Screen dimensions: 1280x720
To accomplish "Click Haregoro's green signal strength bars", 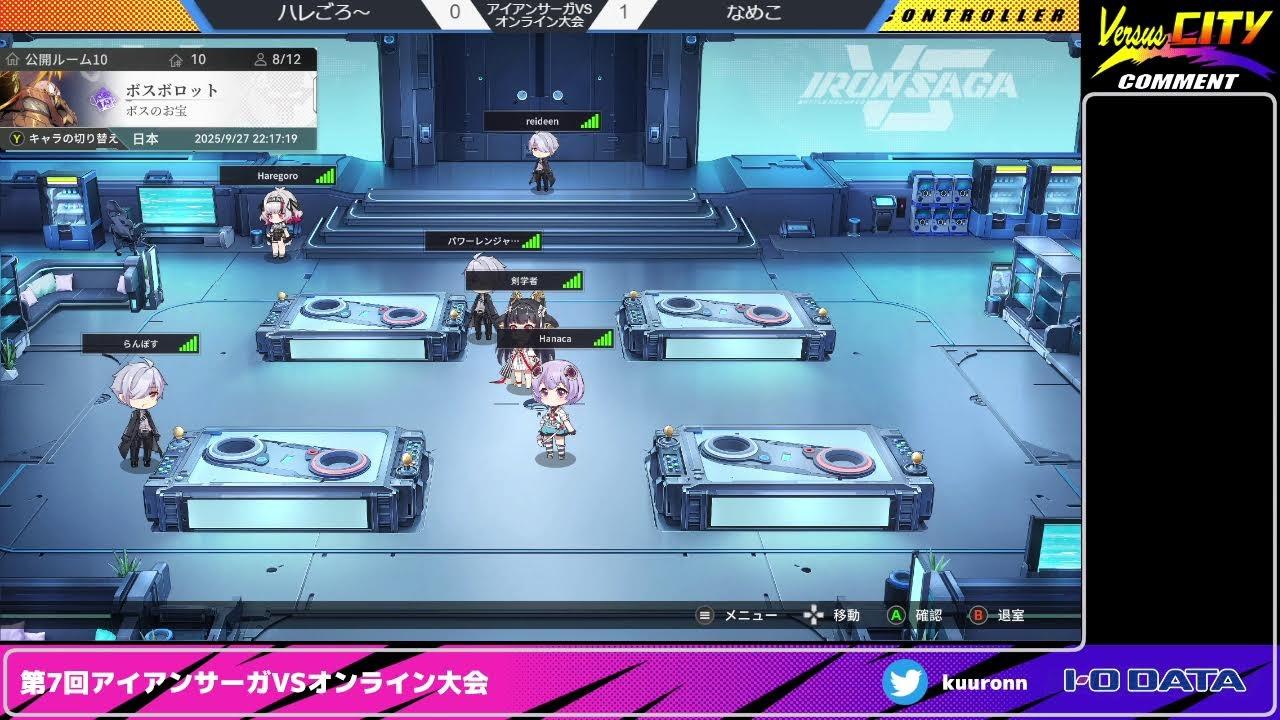I will (x=323, y=174).
